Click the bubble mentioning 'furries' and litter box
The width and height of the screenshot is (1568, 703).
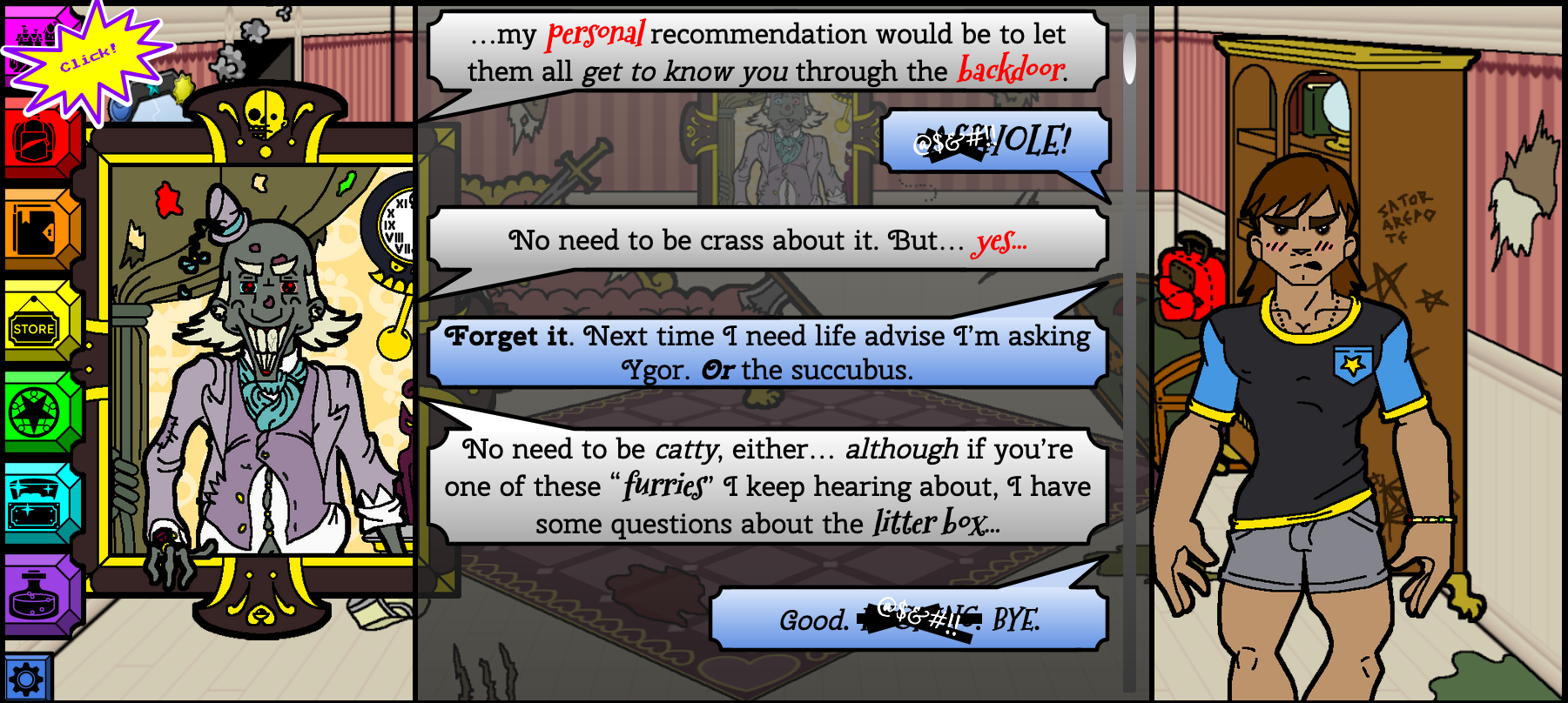click(766, 487)
